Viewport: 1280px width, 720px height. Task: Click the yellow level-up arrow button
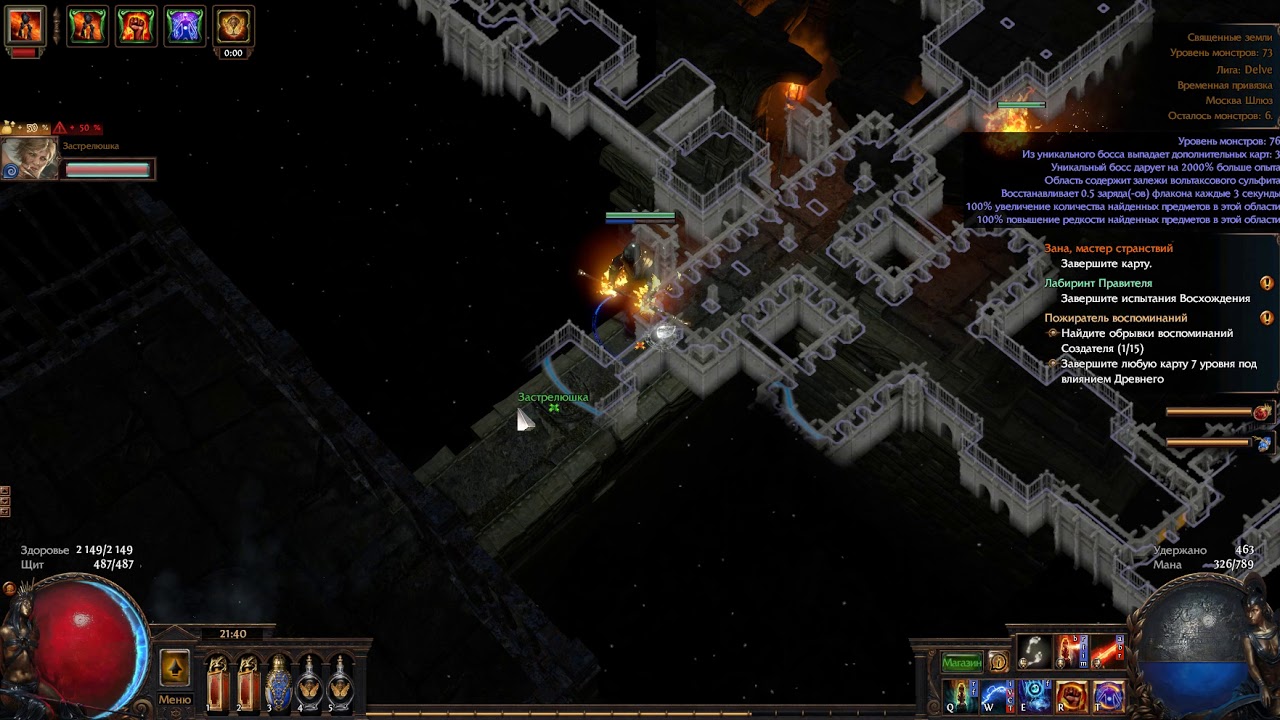(x=175, y=668)
